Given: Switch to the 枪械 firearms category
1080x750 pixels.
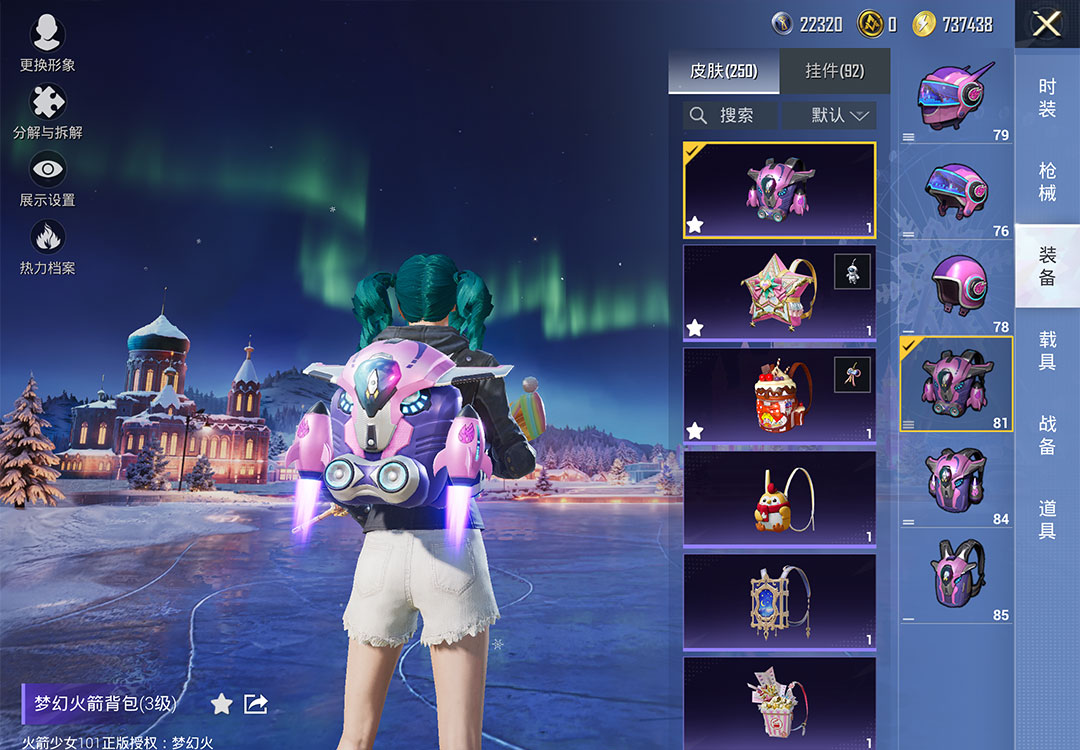Looking at the screenshot, I should pos(1047,182).
